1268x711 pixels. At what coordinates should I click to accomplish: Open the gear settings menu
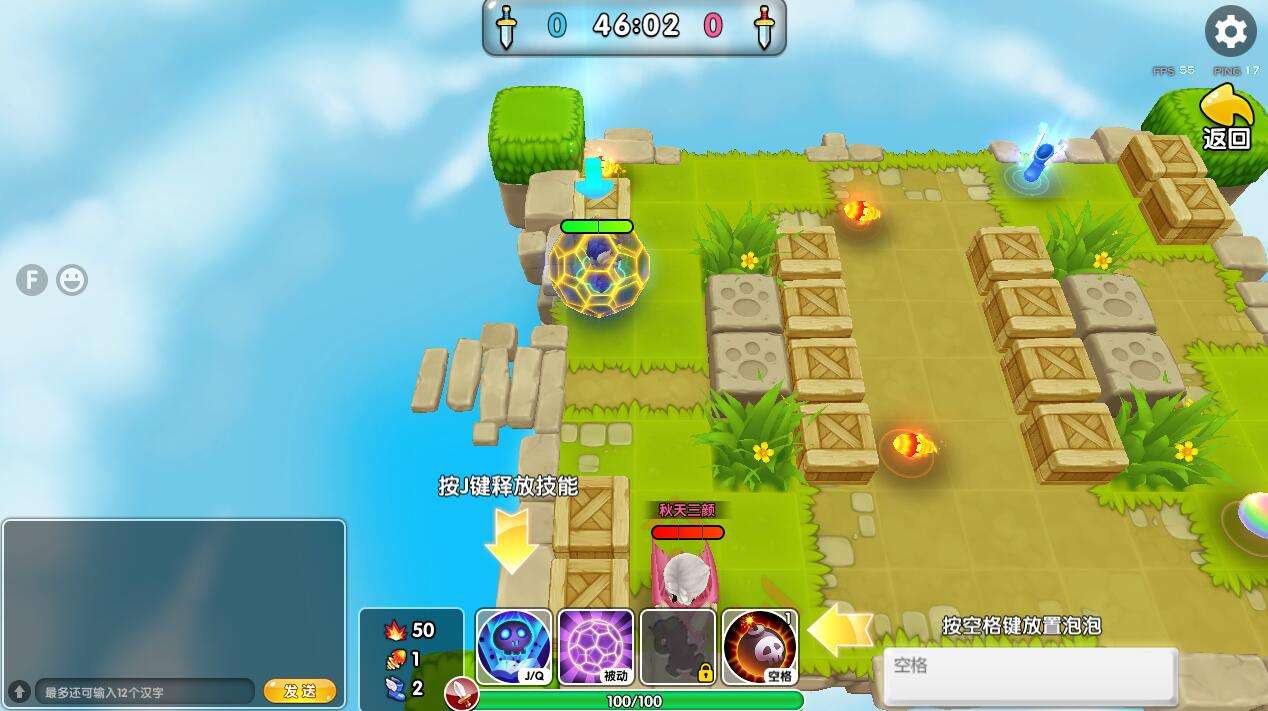coord(1230,32)
